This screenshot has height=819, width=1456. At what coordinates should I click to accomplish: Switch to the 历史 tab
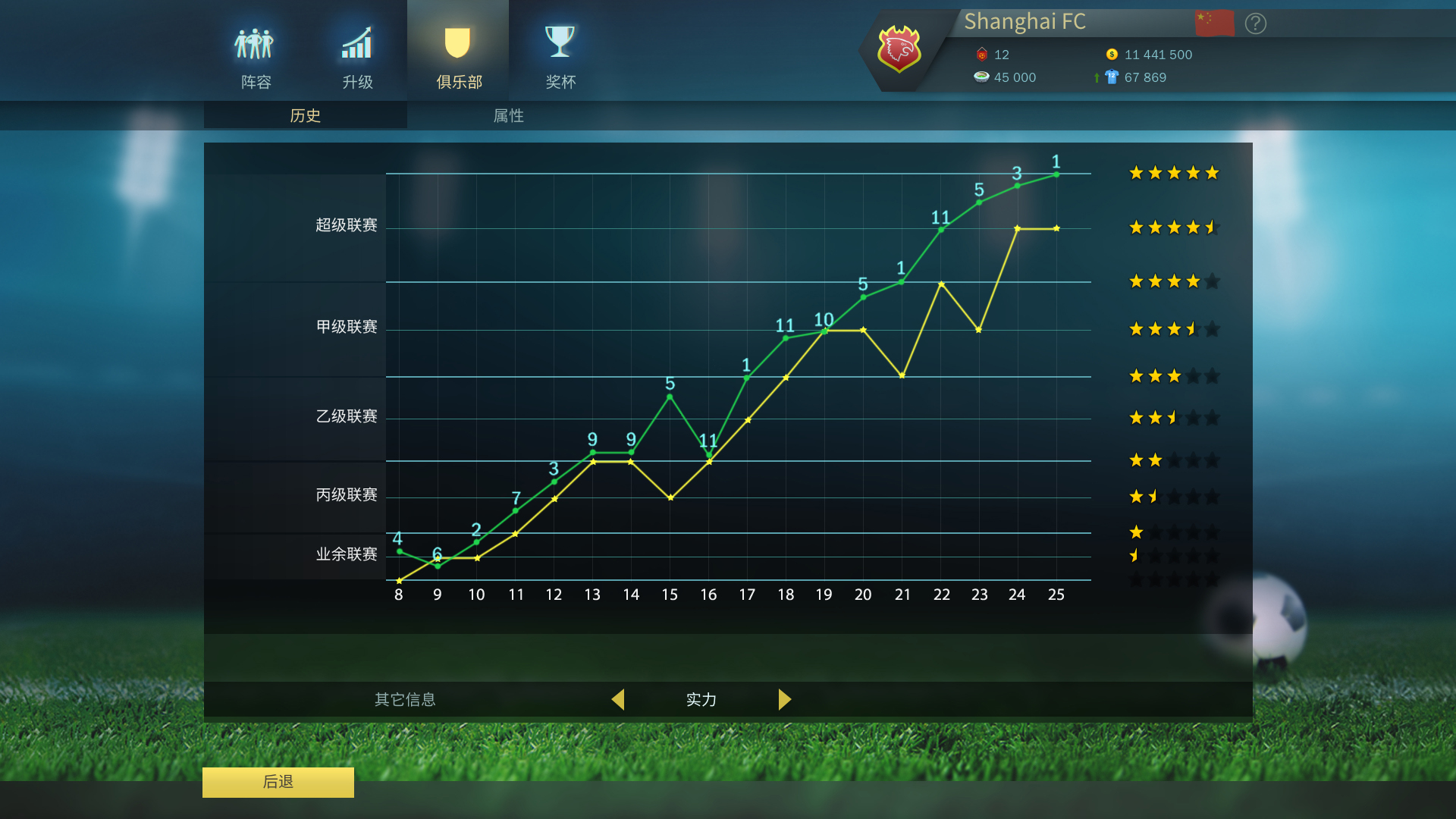coord(305,115)
